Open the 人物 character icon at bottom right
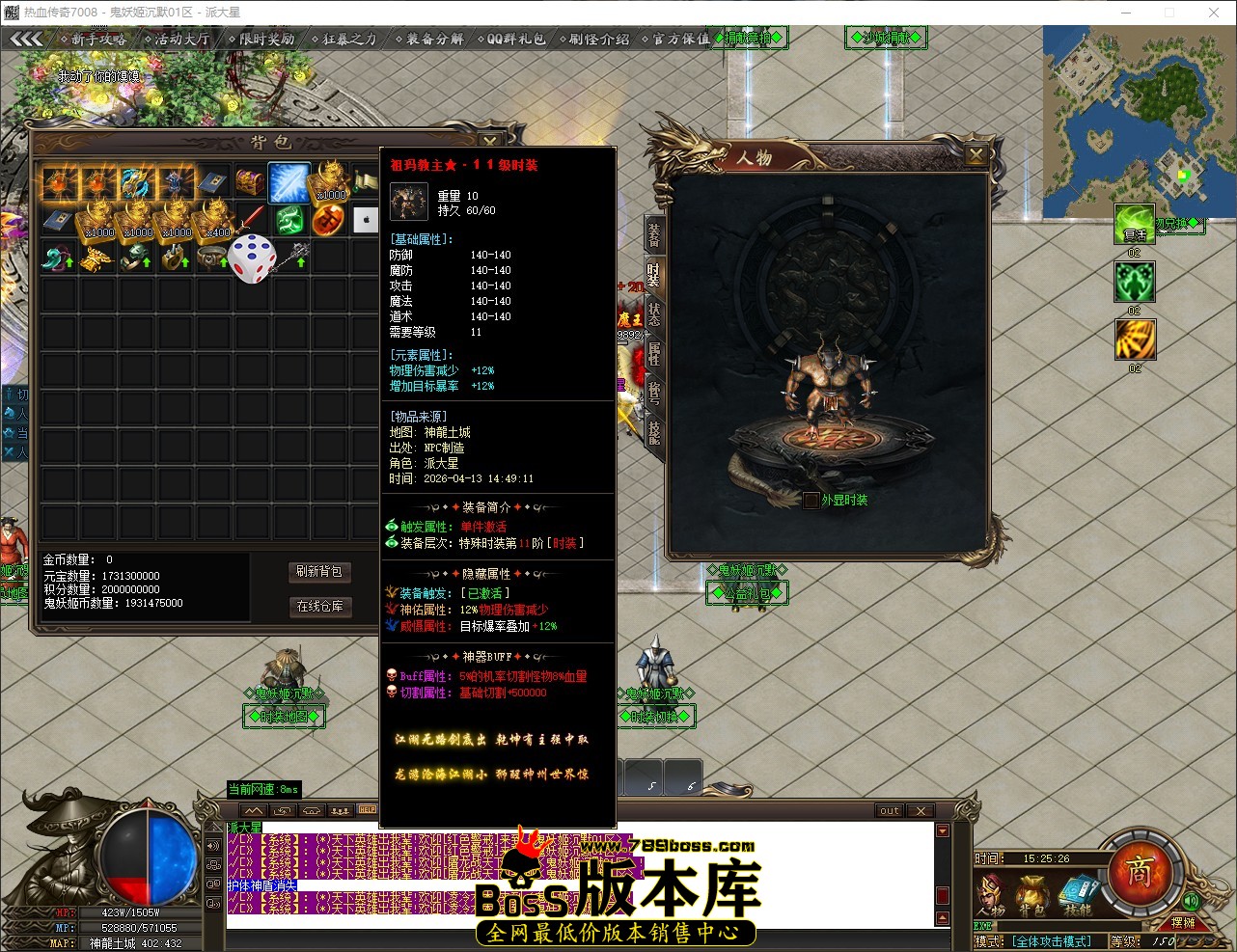Viewport: 1237px width, 952px height. point(990,894)
